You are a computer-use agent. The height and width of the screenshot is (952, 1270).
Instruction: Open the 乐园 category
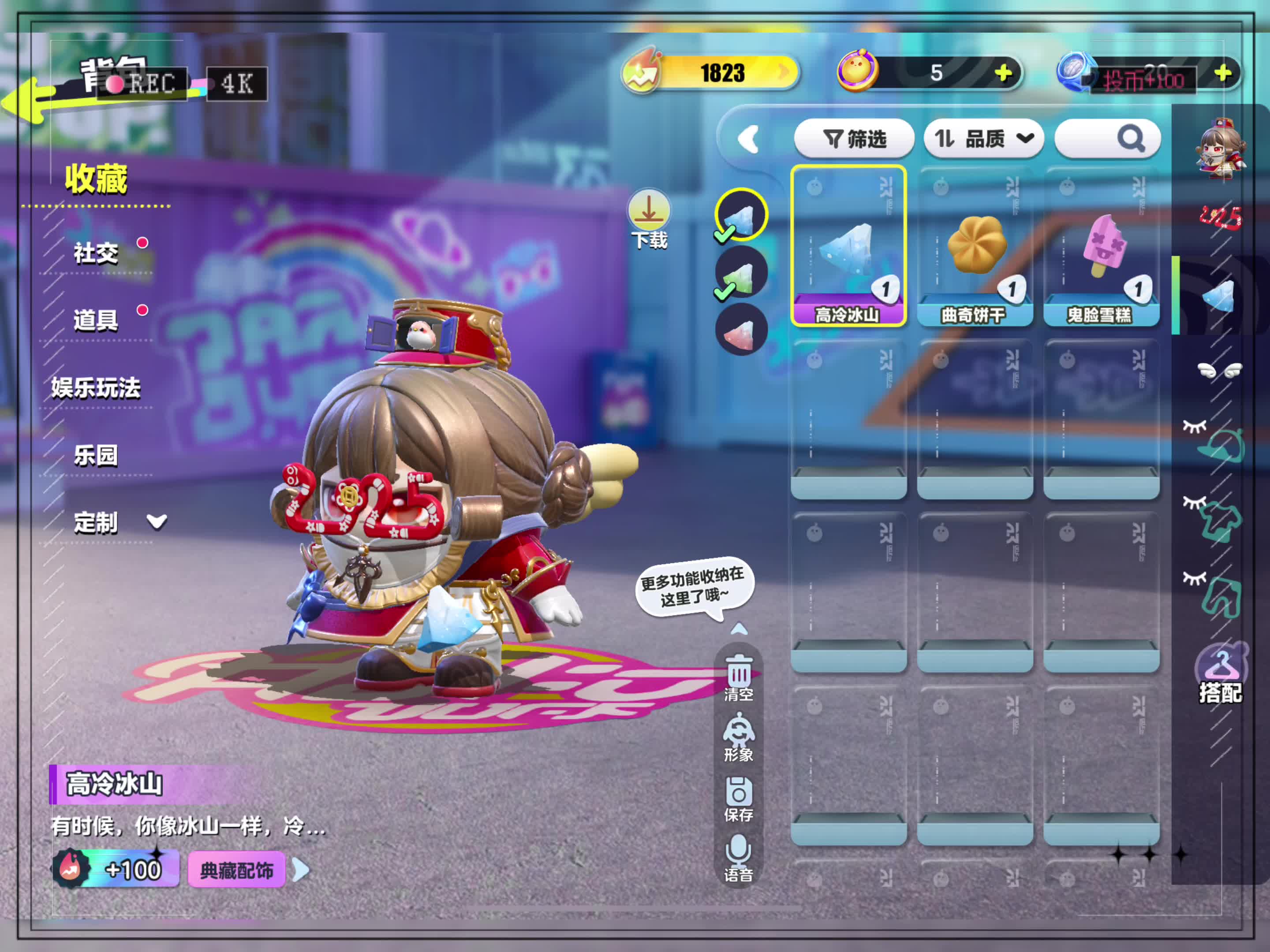pyautogui.click(x=96, y=455)
